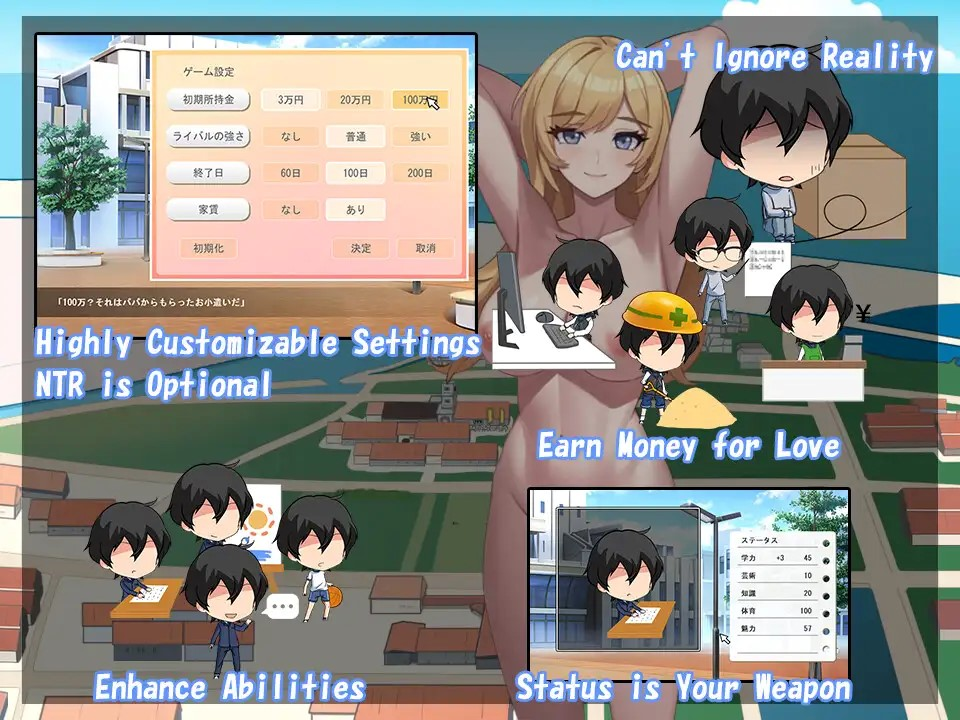Choose 強い for rival strength
Viewport: 960px width, 720px height.
click(419, 136)
